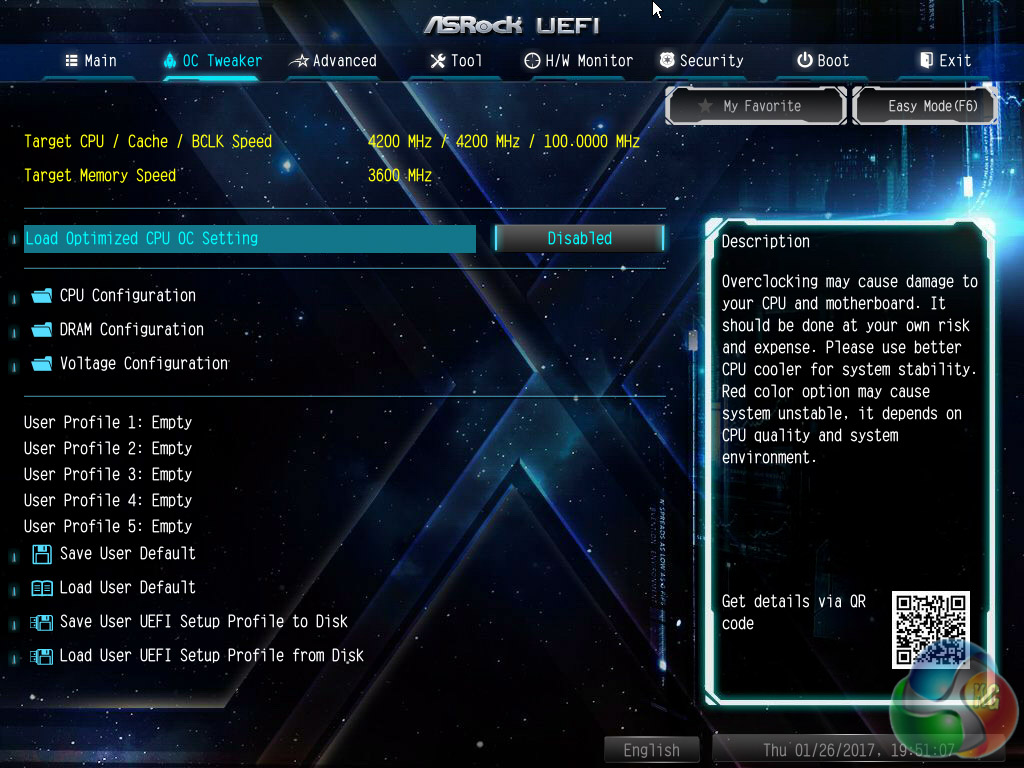Switch to the Boot tab
The width and height of the screenshot is (1024, 768).
click(x=823, y=61)
